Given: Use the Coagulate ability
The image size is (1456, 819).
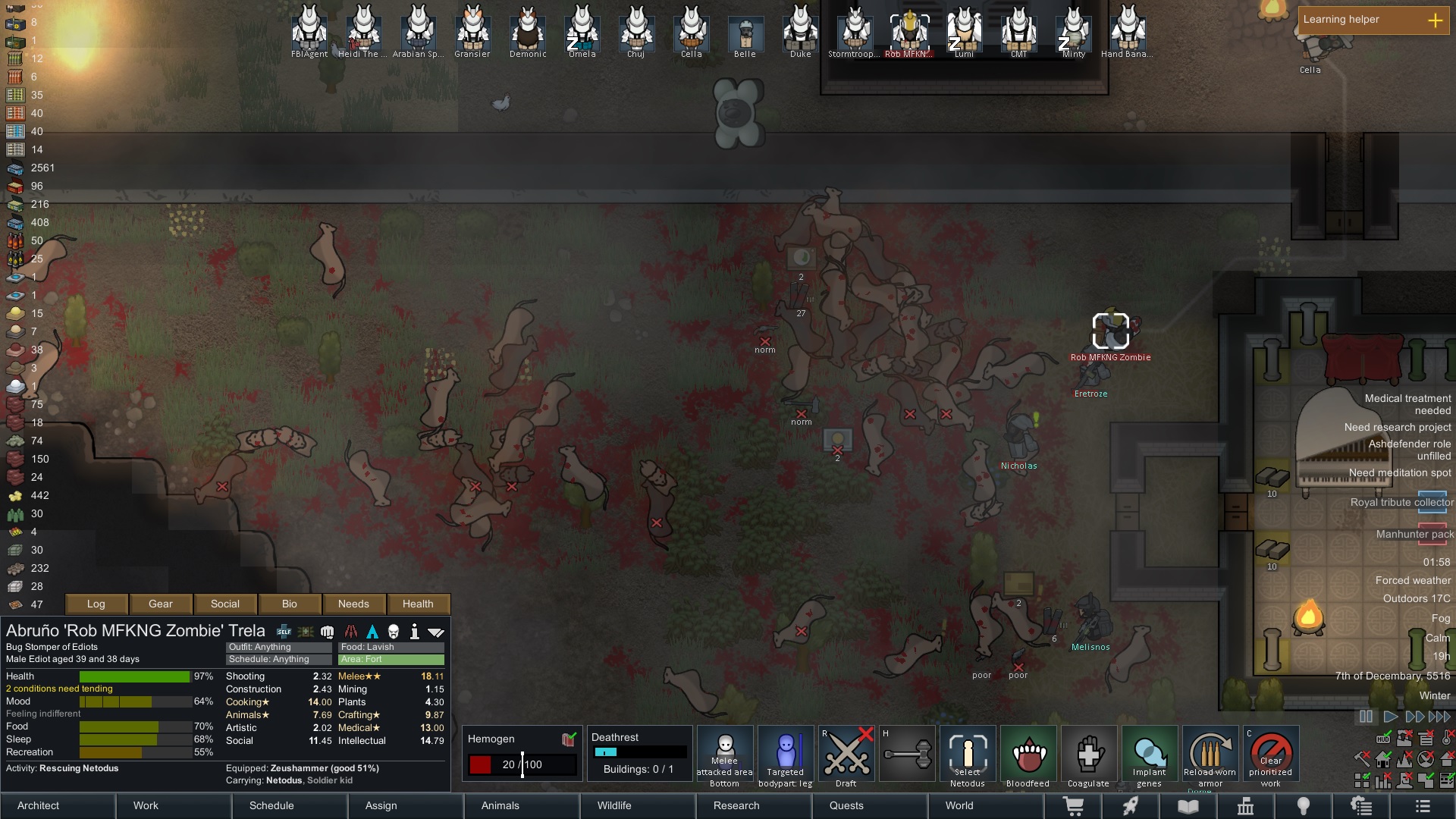Looking at the screenshot, I should (1088, 756).
